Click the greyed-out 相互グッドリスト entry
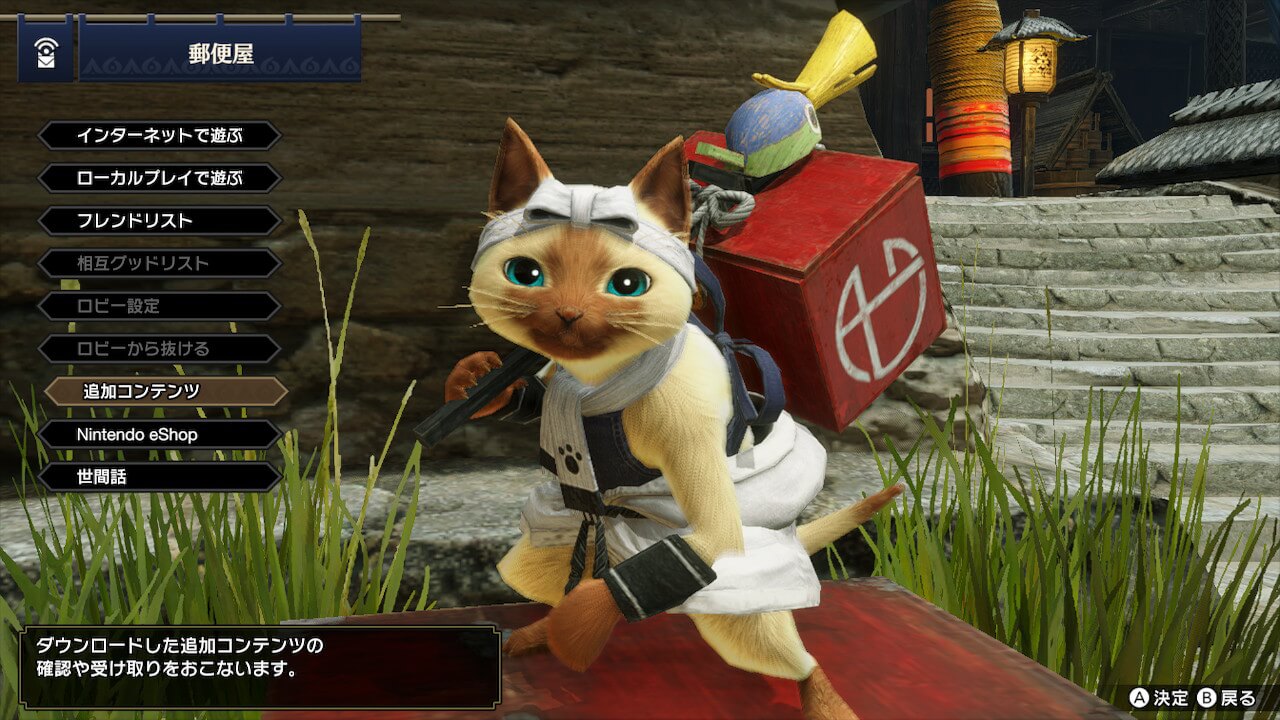This screenshot has height=720, width=1280. (x=159, y=263)
